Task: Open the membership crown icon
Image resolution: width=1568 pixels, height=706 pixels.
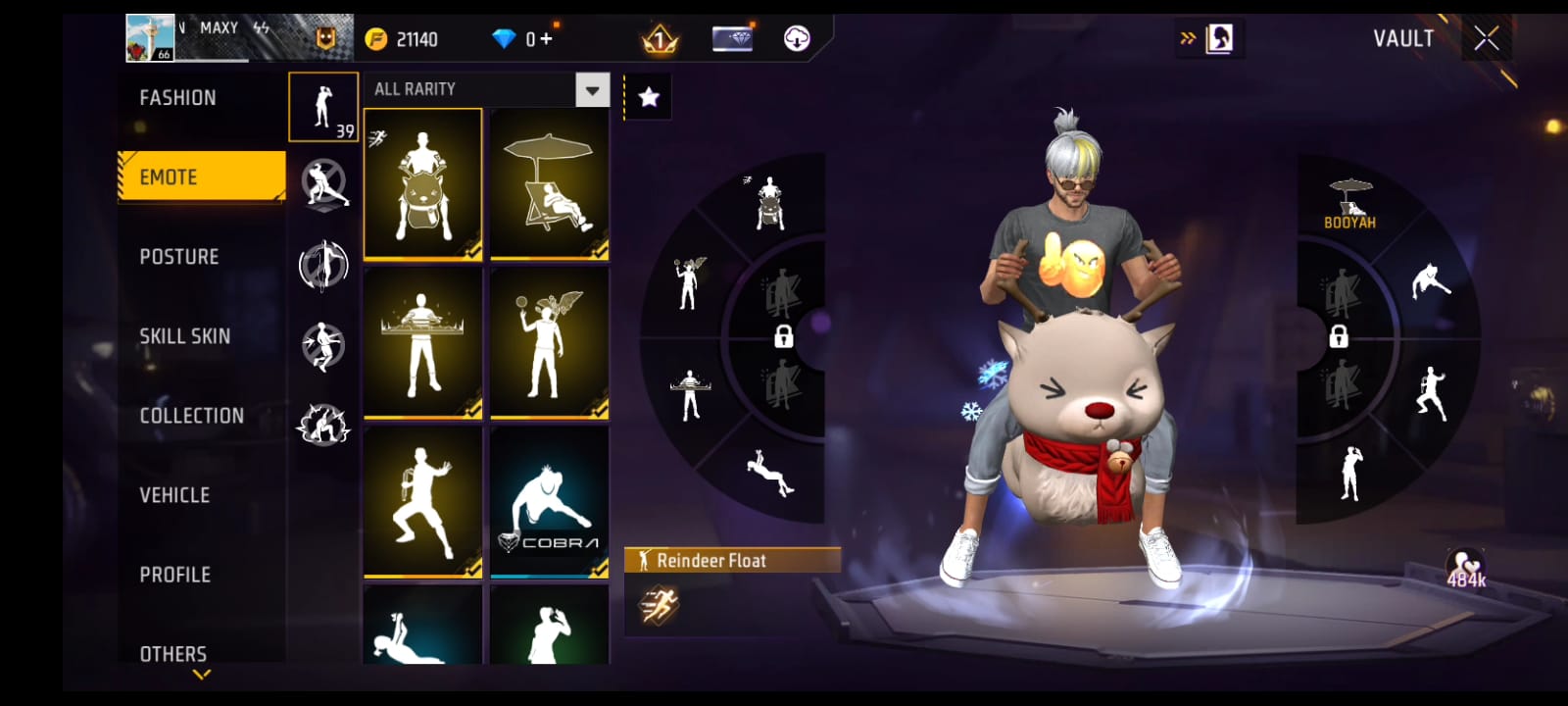Action: click(x=661, y=39)
